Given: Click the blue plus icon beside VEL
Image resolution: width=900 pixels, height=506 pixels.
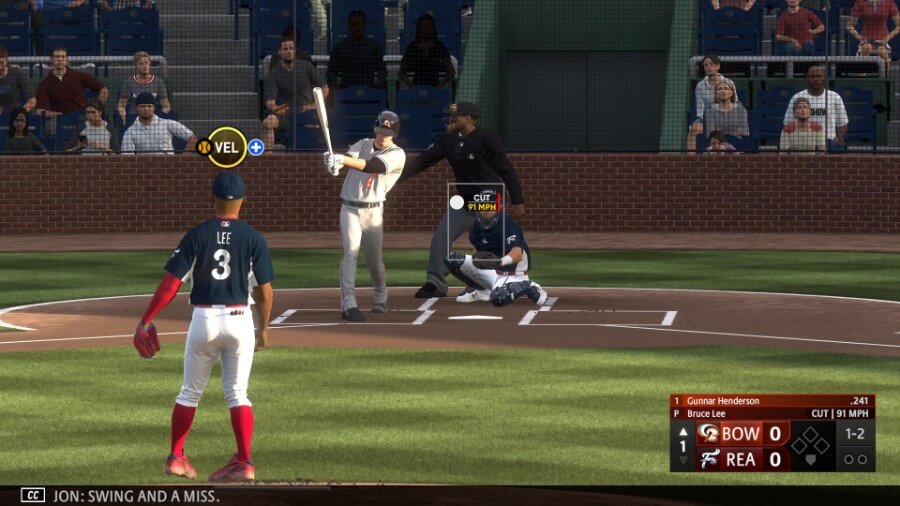Looking at the screenshot, I should click(256, 147).
